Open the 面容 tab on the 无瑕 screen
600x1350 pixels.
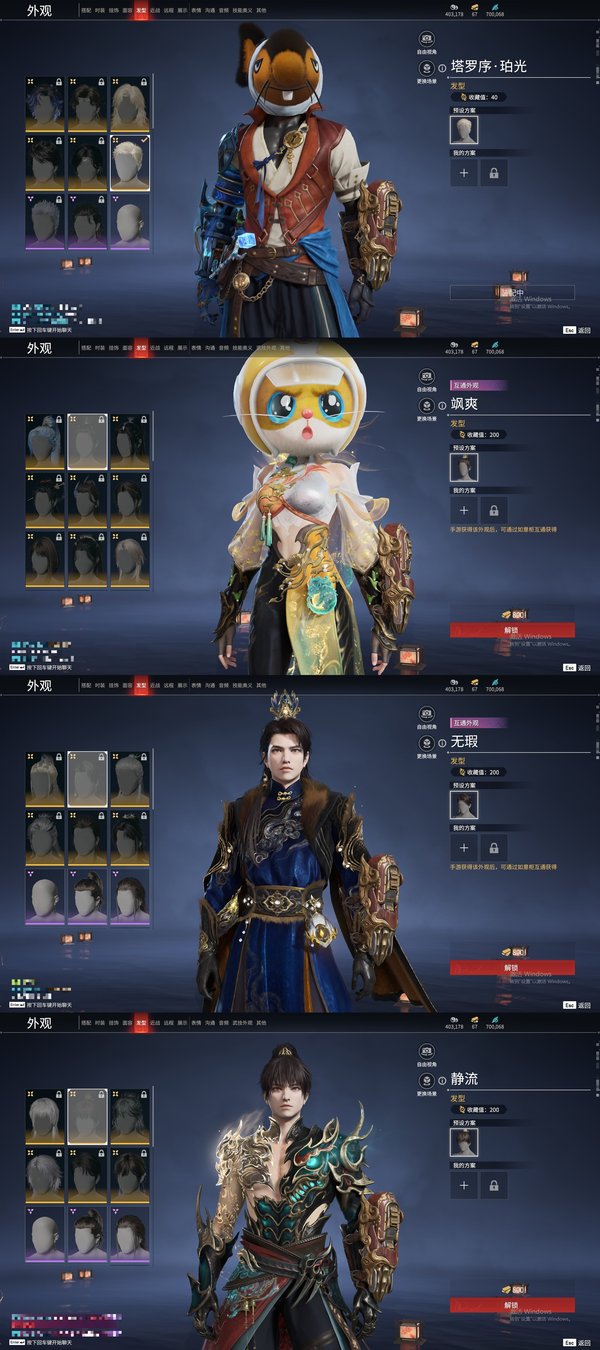coord(127,685)
